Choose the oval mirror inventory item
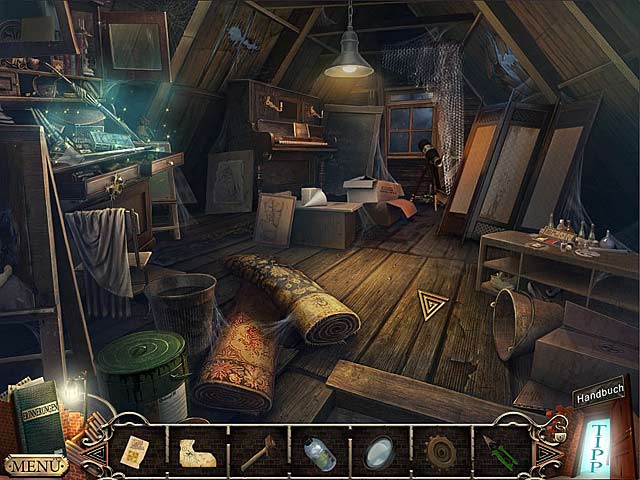This screenshot has width=640, height=480. tap(379, 451)
